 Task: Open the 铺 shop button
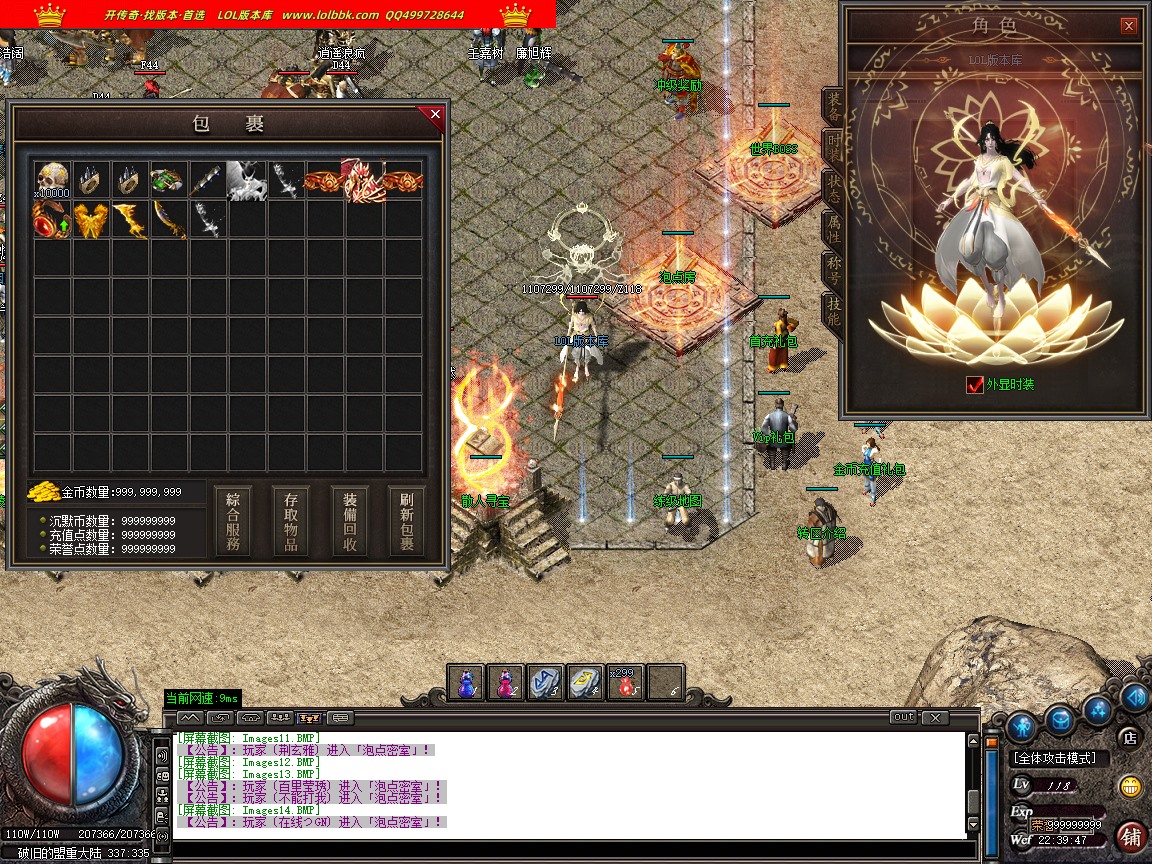1132,835
